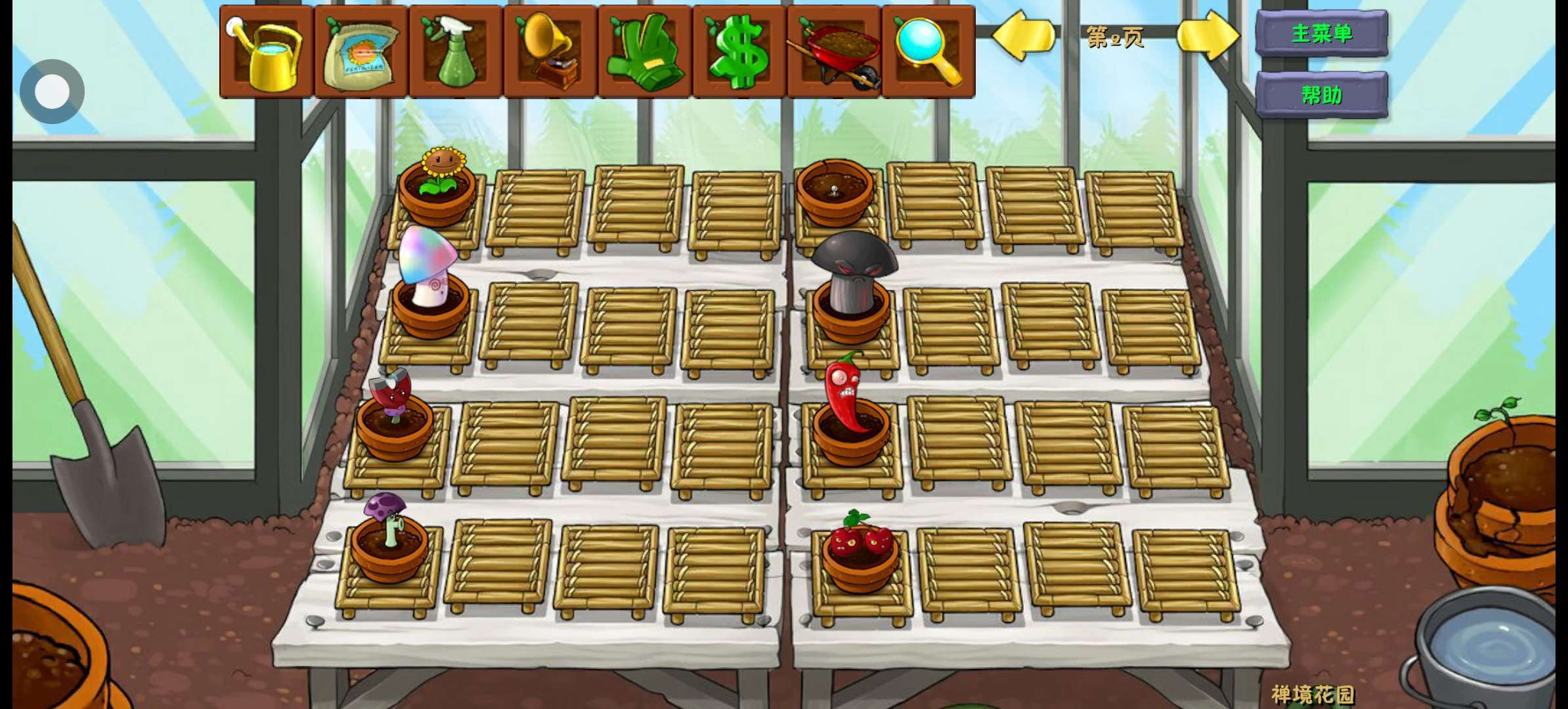Equip the green gardening glove
The height and width of the screenshot is (709, 1568).
click(644, 53)
